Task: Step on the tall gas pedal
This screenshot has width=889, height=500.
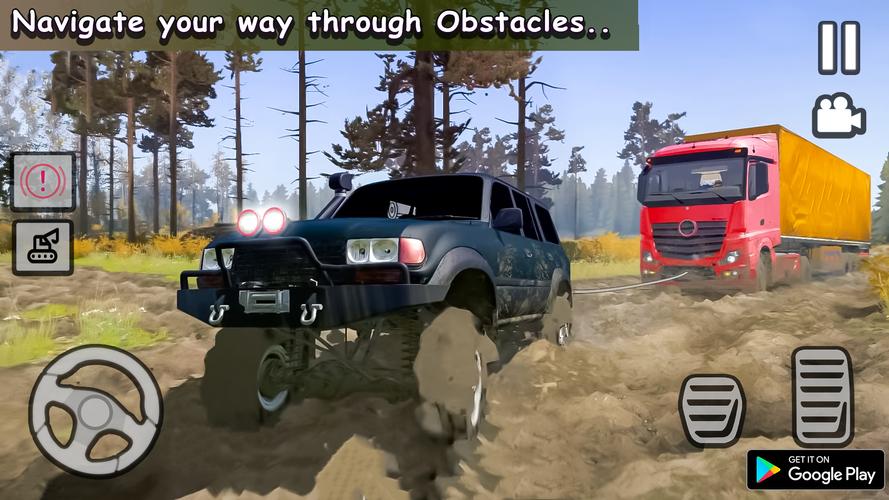Action: tap(822, 396)
